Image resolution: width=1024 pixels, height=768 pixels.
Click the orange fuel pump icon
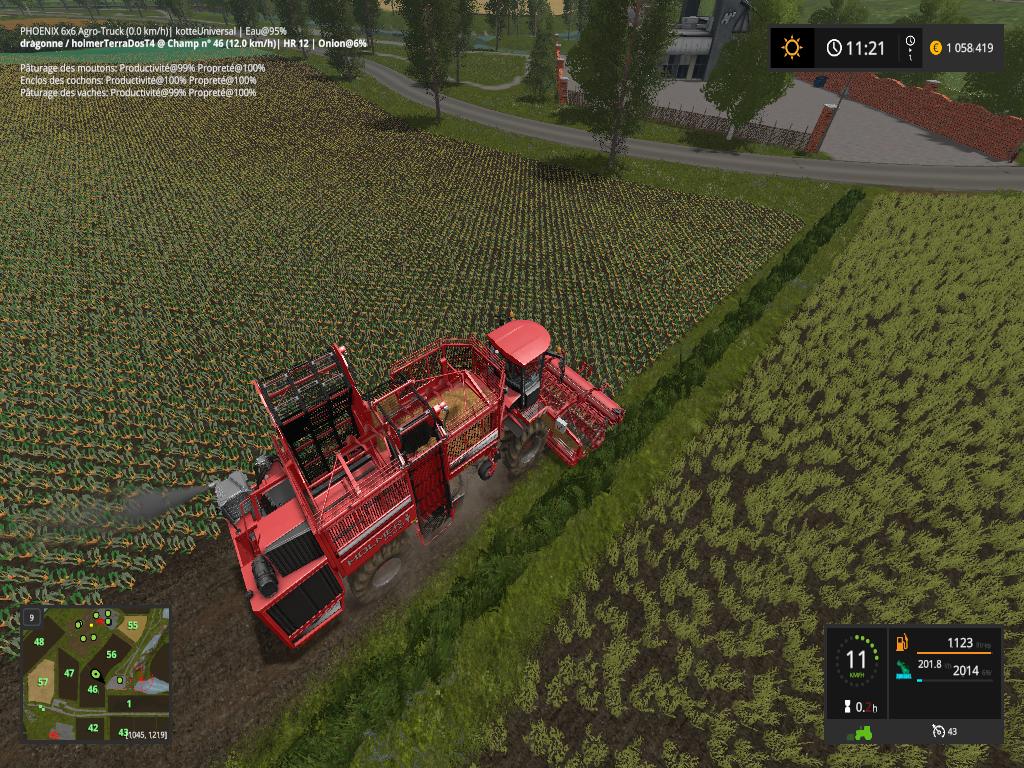pyautogui.click(x=903, y=644)
